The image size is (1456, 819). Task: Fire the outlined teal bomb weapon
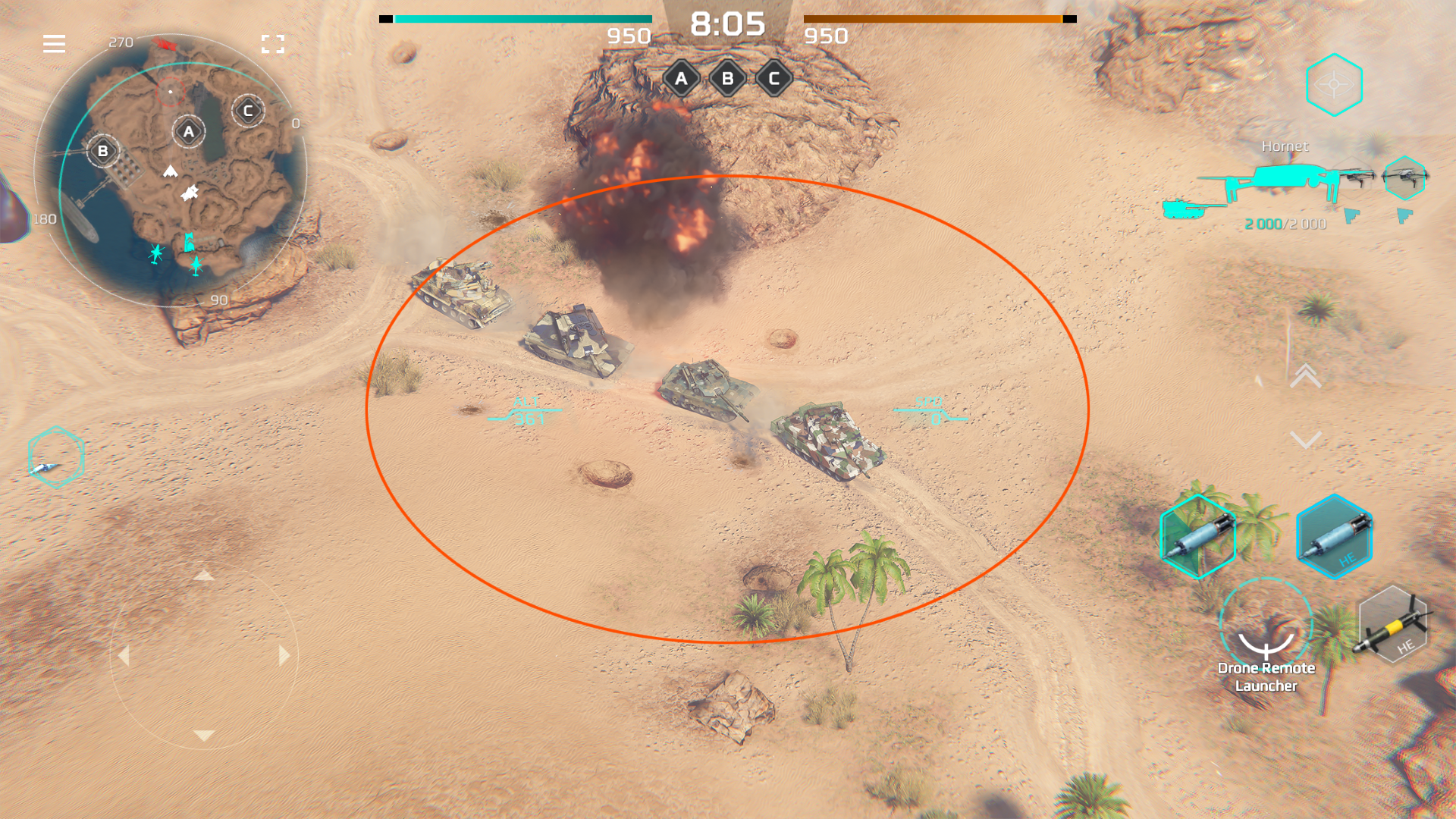pyautogui.click(x=1198, y=537)
